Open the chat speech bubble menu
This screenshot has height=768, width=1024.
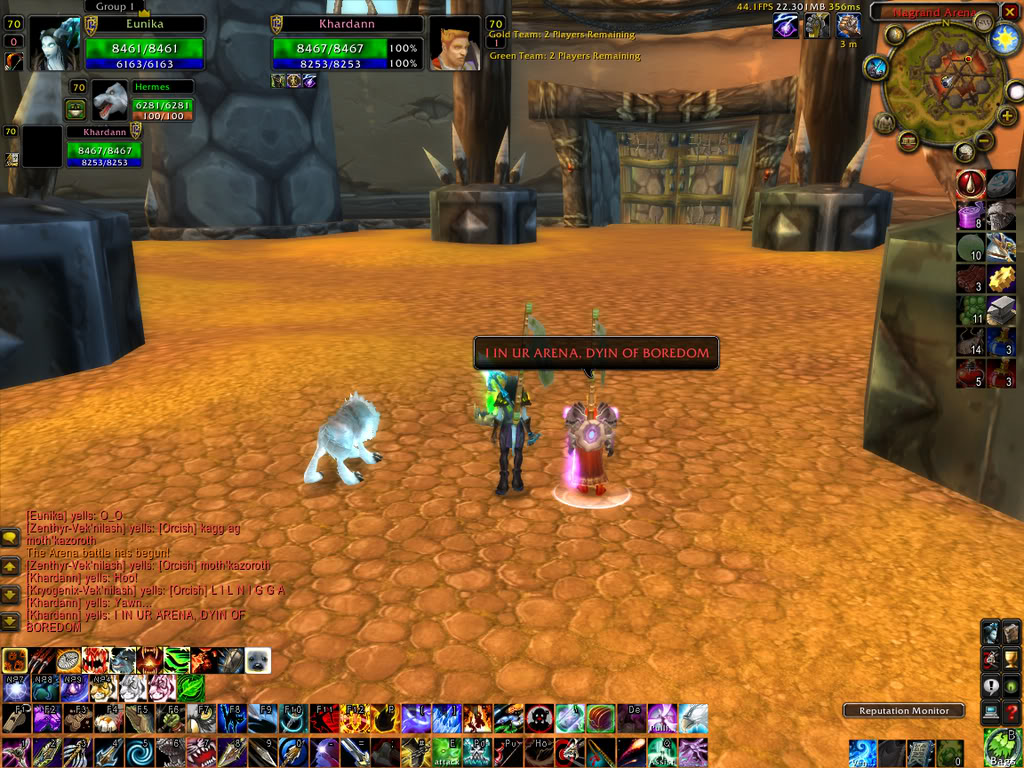click(x=10, y=539)
